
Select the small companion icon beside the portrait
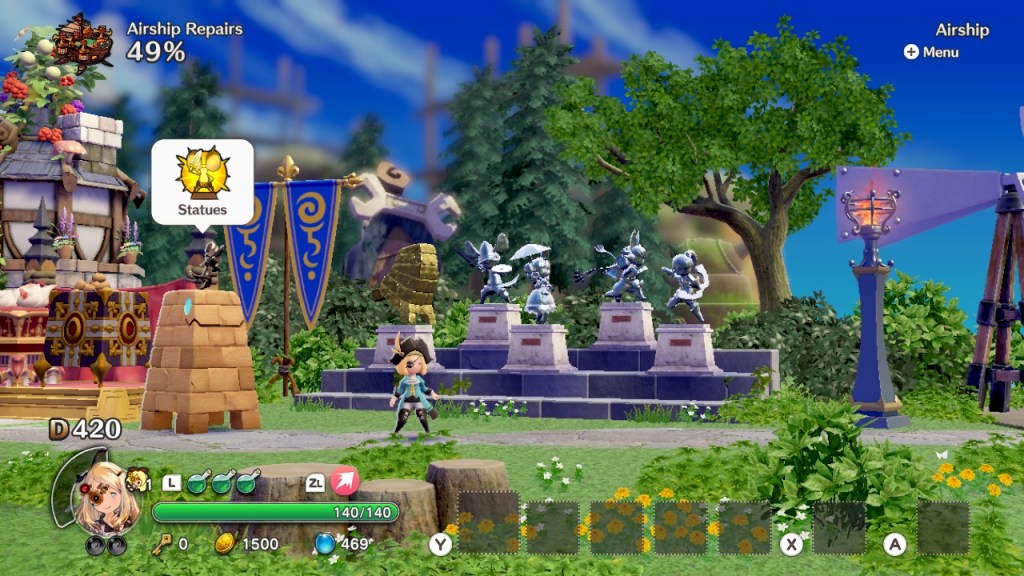pyautogui.click(x=137, y=480)
